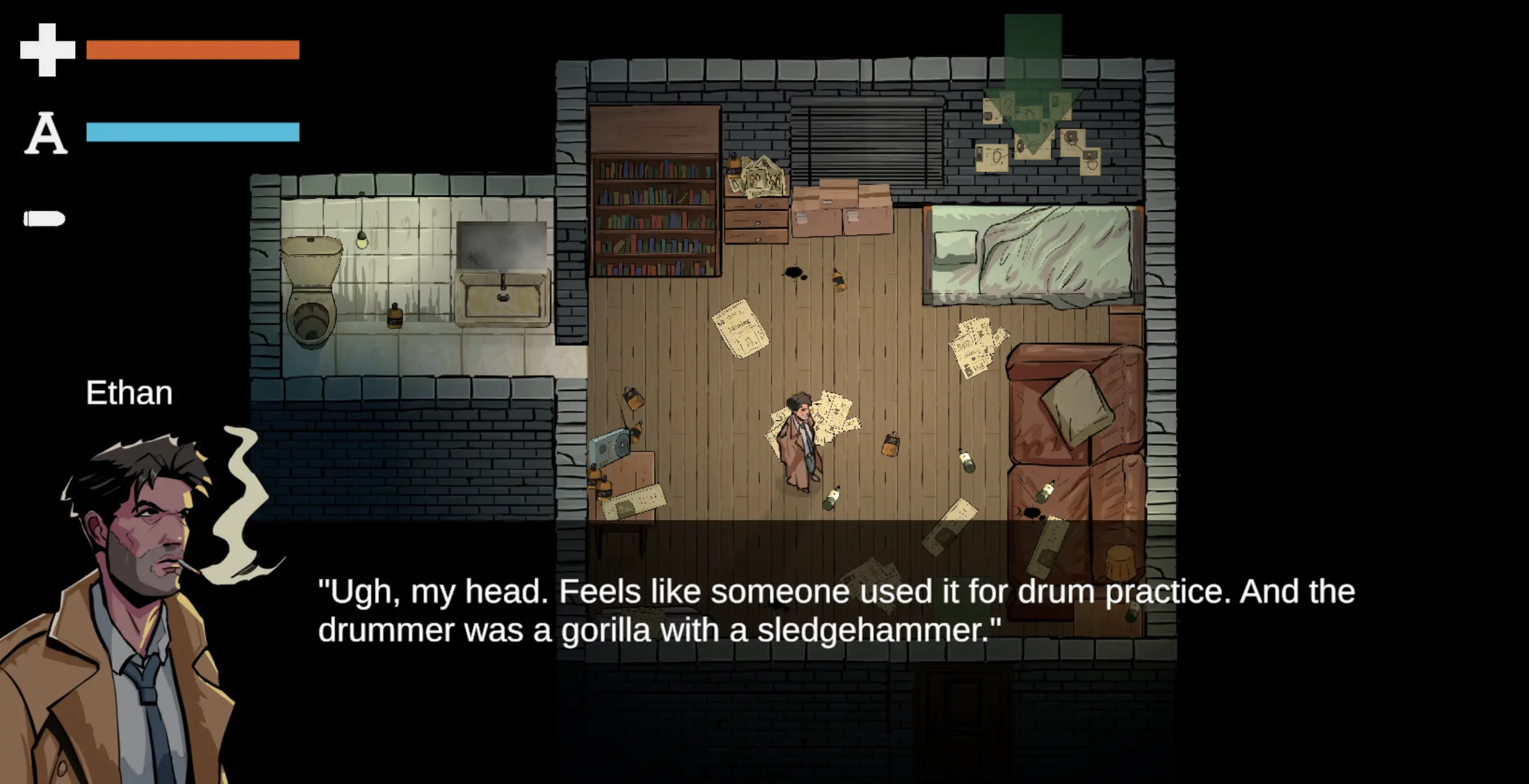Click the white health cross icon

(47, 50)
